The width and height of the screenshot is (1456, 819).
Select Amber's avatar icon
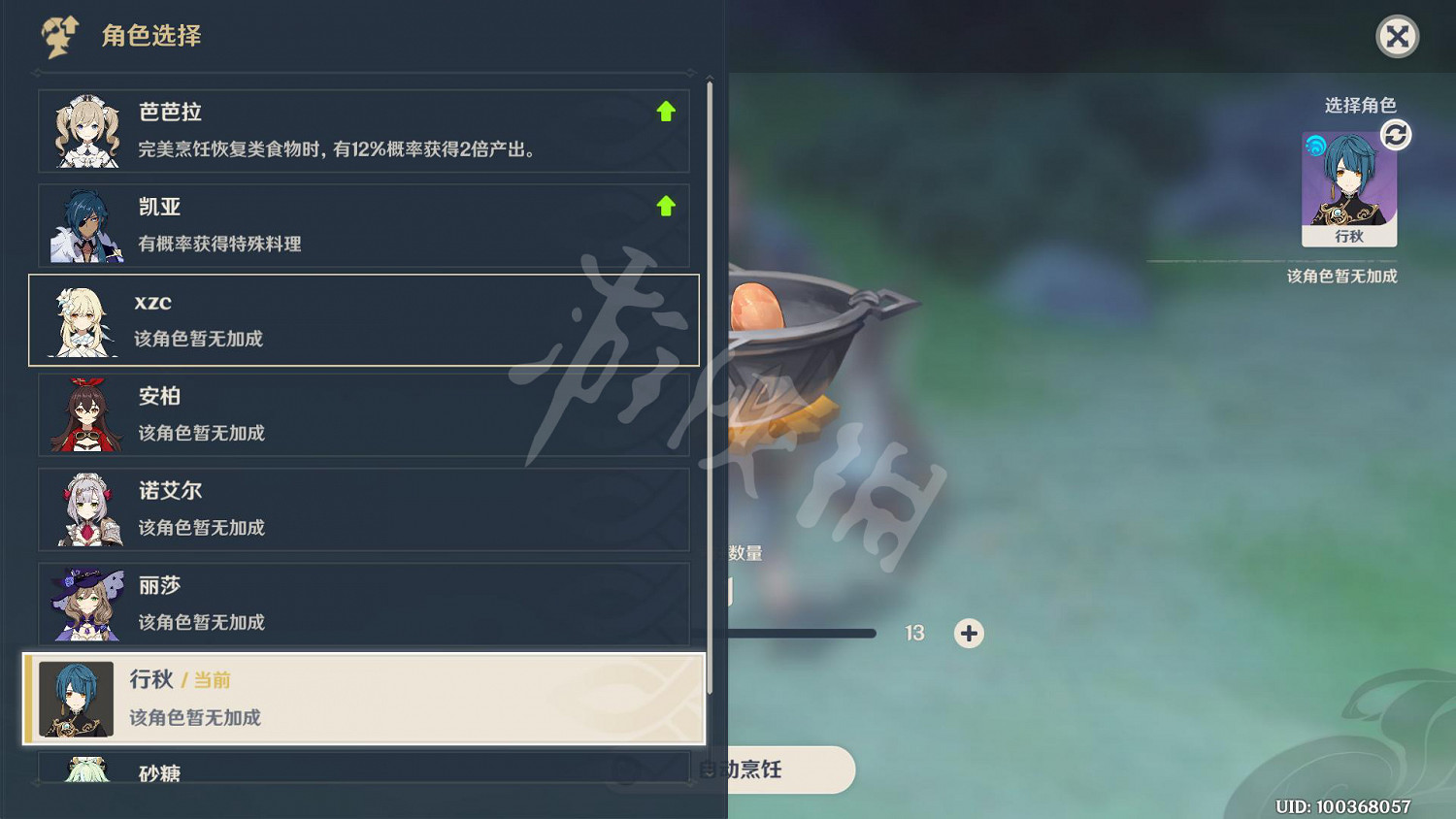click(85, 414)
